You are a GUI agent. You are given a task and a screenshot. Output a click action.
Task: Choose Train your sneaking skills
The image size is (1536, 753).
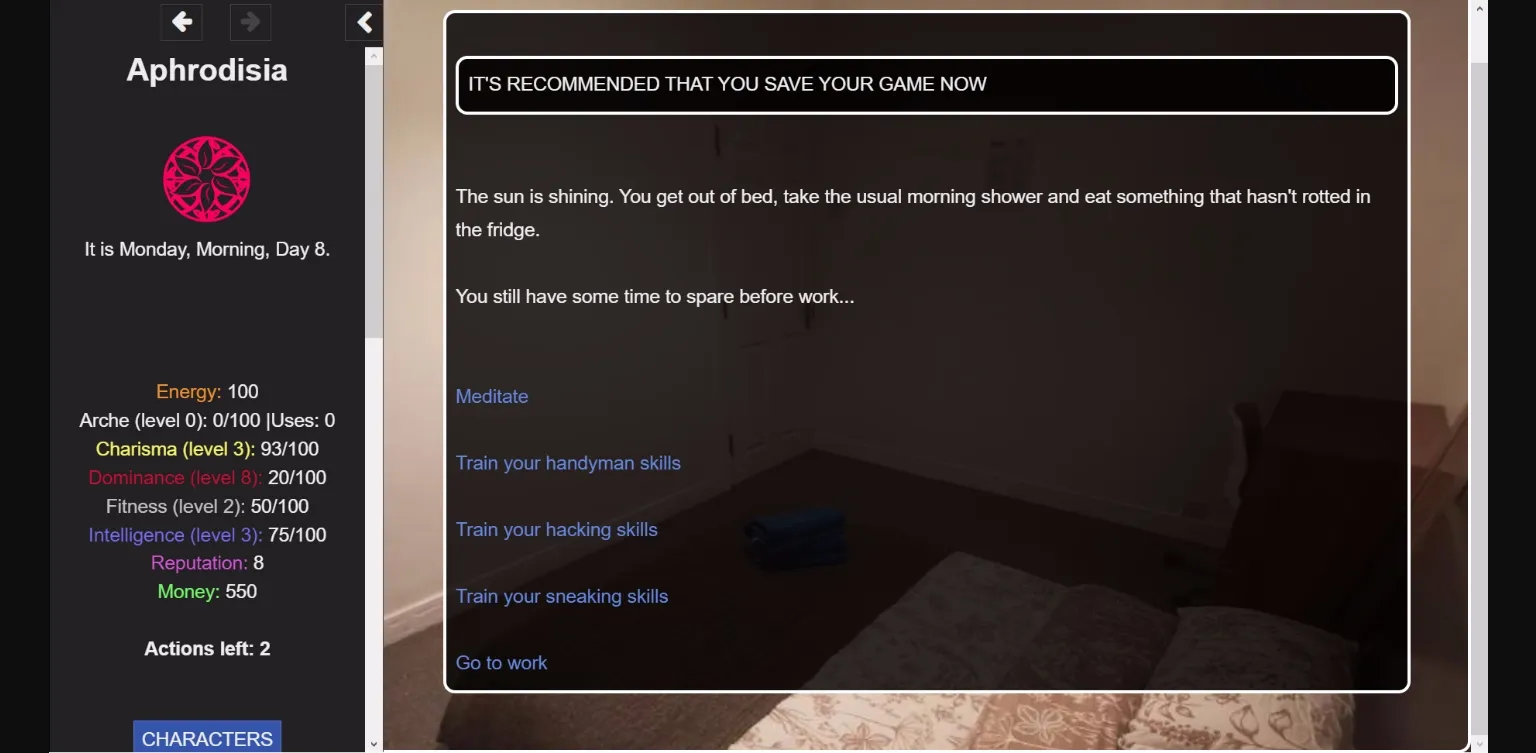[562, 596]
